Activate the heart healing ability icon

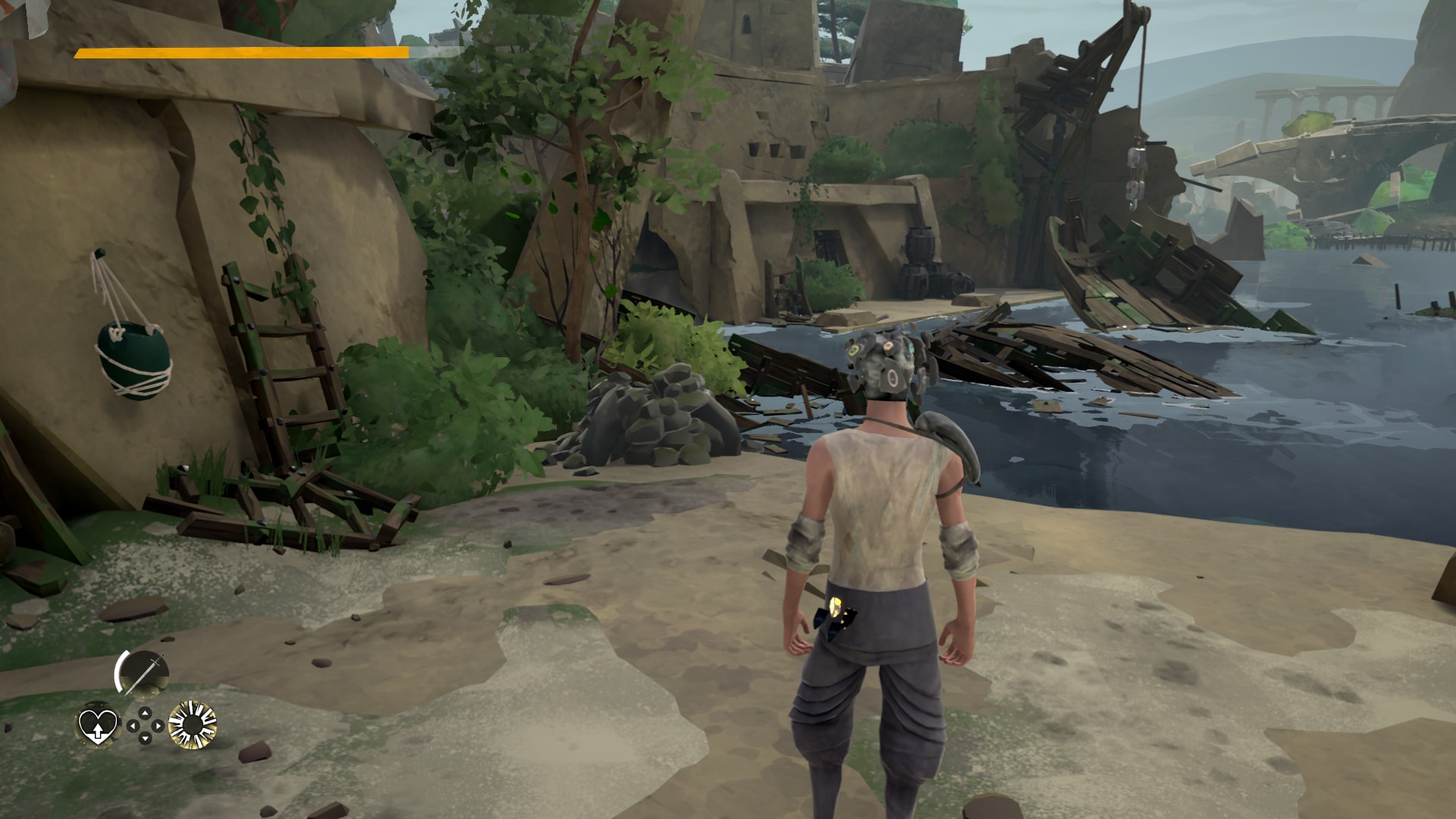(98, 725)
